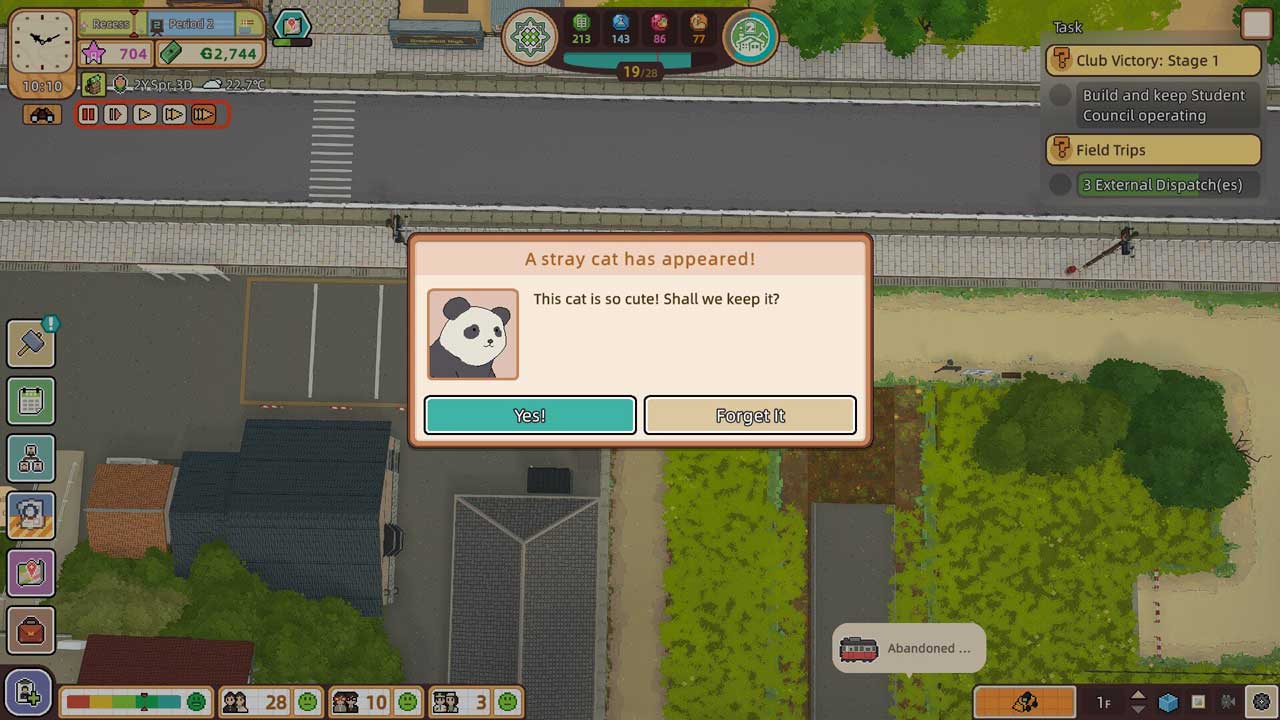Select the fastest triple-arrow speed
Image resolution: width=1280 pixels, height=720 pixels.
pyautogui.click(x=203, y=115)
